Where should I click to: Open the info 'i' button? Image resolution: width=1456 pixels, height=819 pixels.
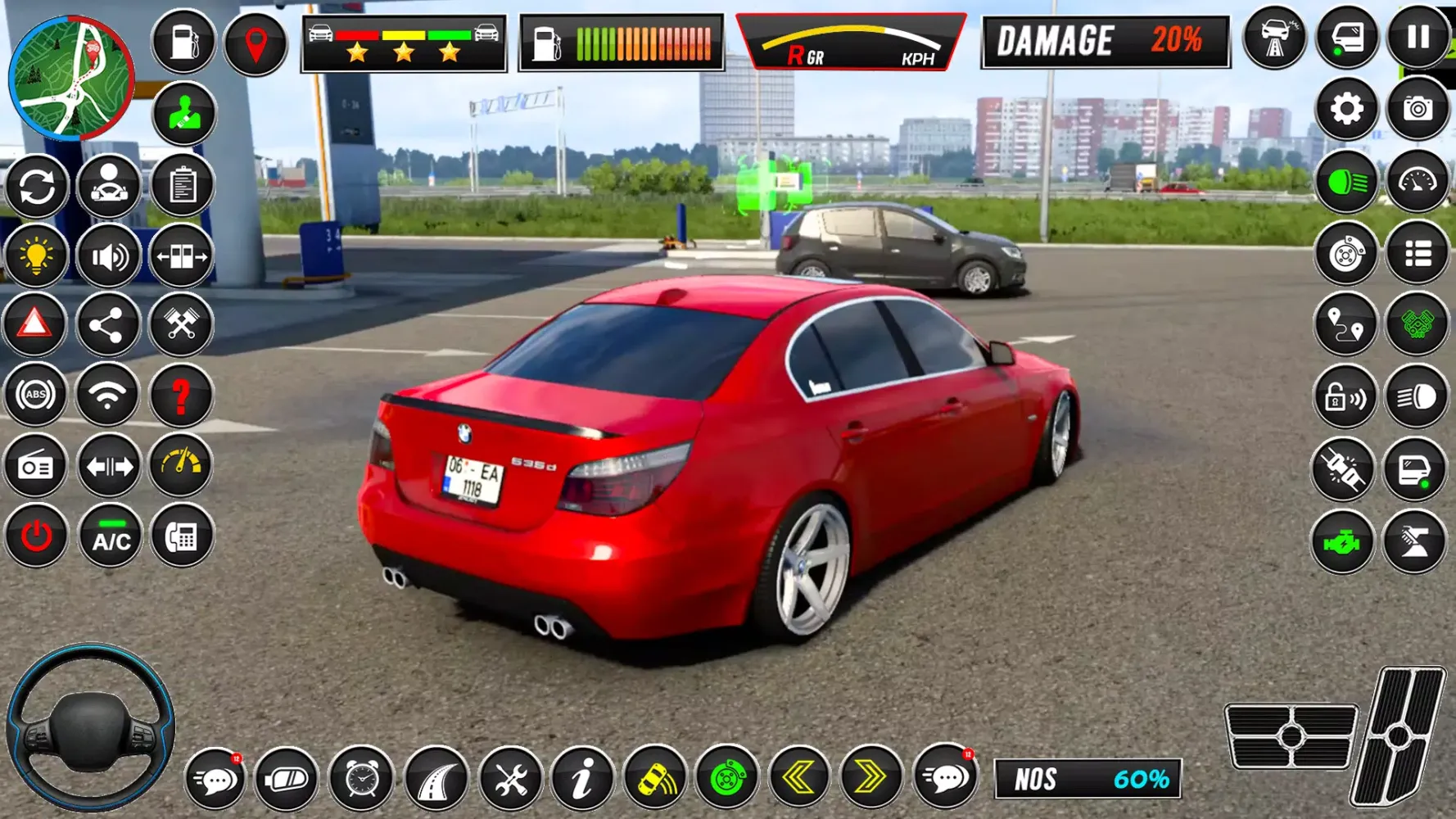coord(582,778)
